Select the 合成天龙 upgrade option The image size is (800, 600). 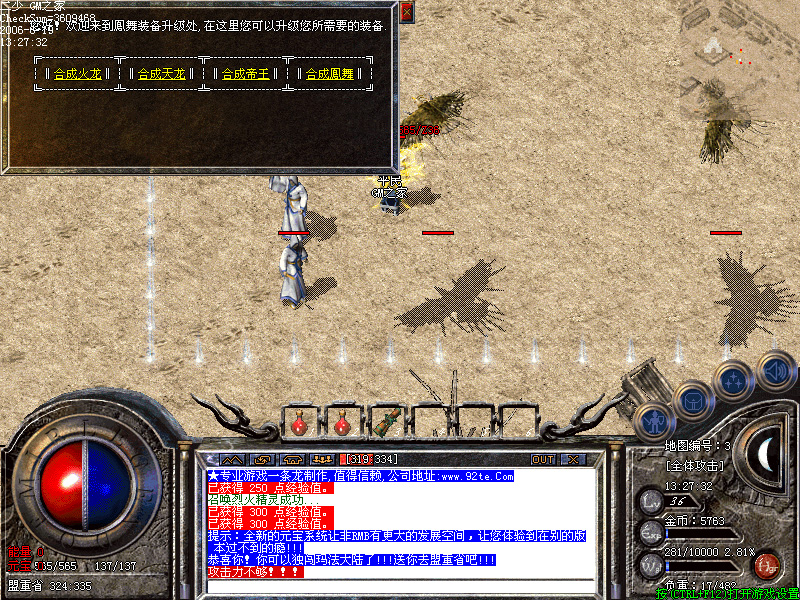pyautogui.click(x=161, y=74)
